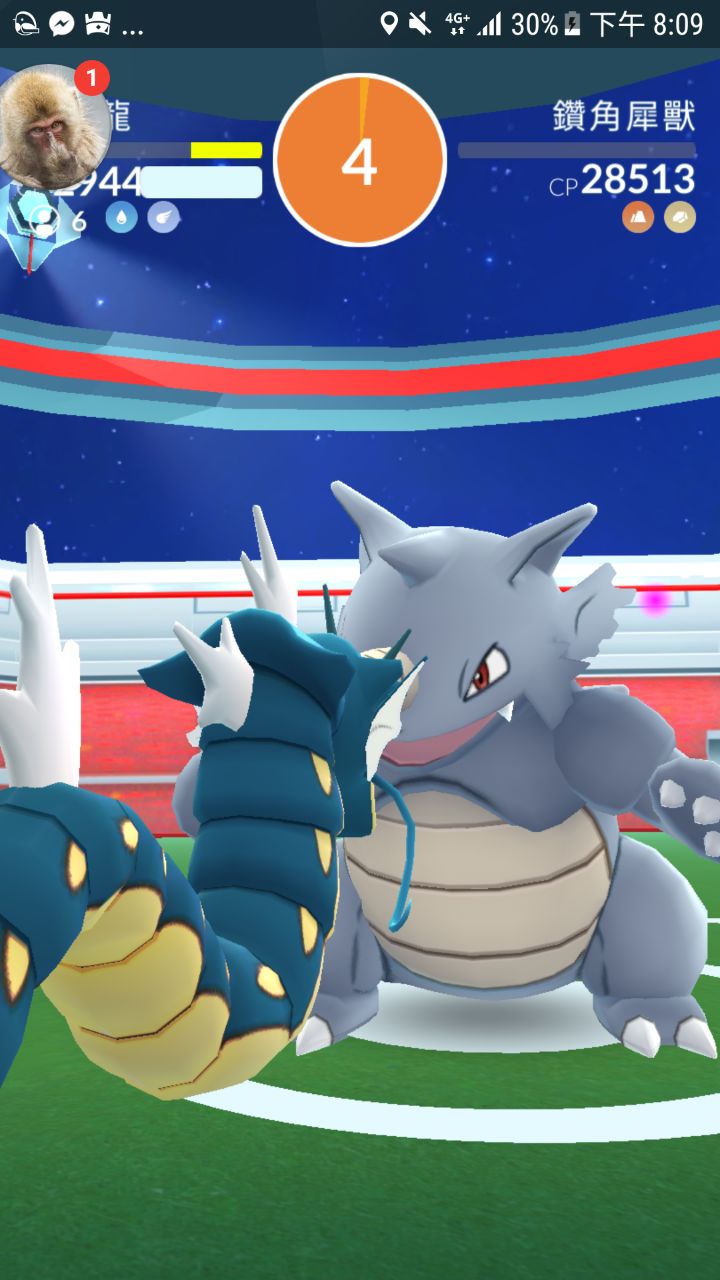Open the monkey avatar Messenger chat head
720x1280 pixels.
tap(52, 125)
